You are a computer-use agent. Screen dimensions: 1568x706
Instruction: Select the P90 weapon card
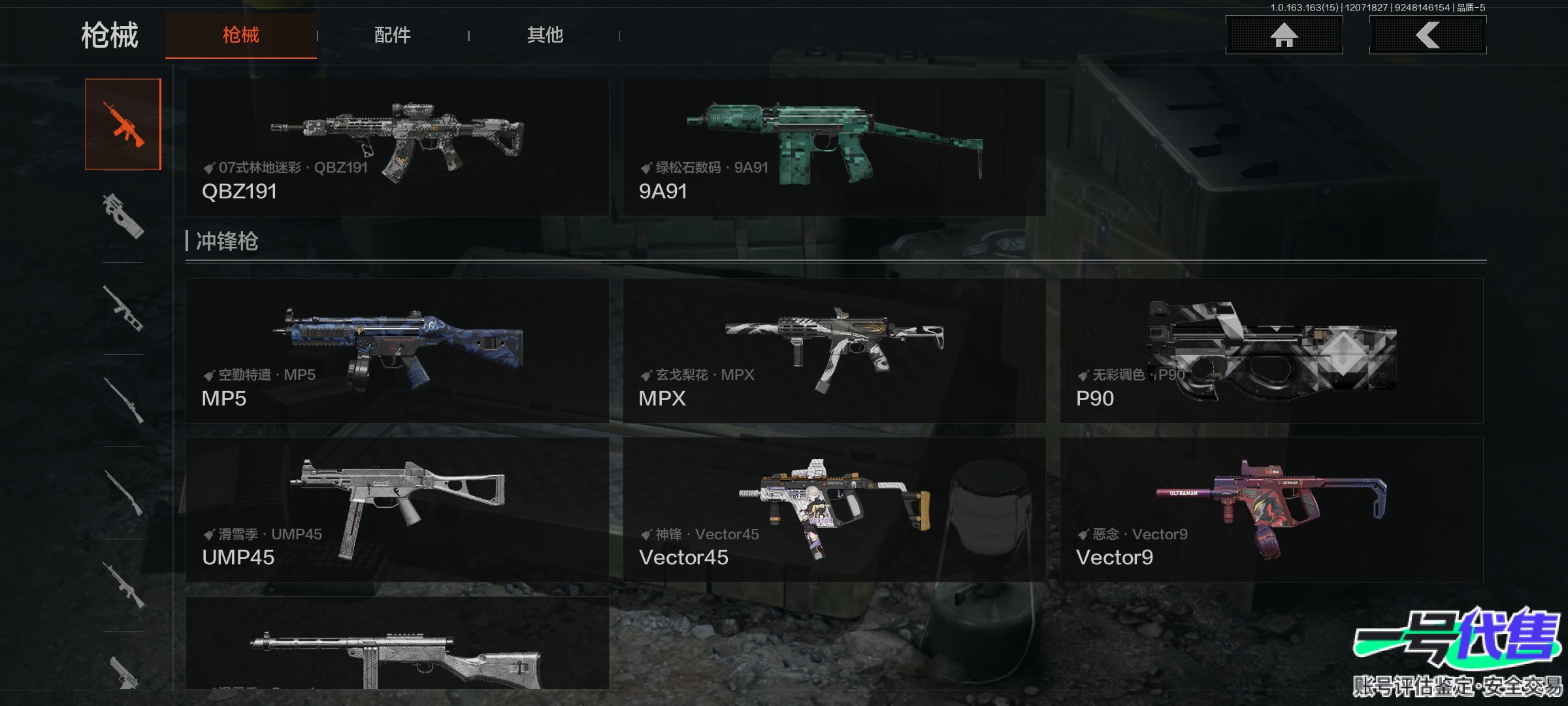pos(1271,350)
